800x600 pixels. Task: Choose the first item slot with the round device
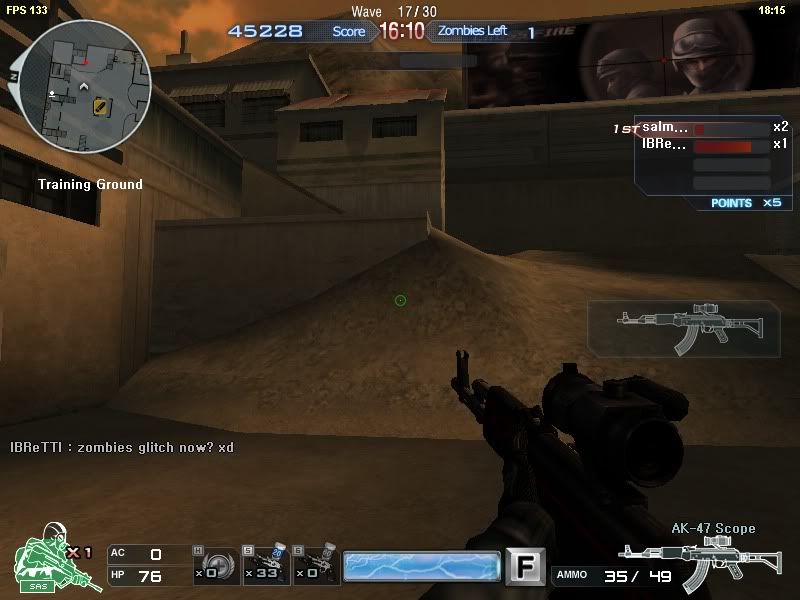click(x=215, y=566)
